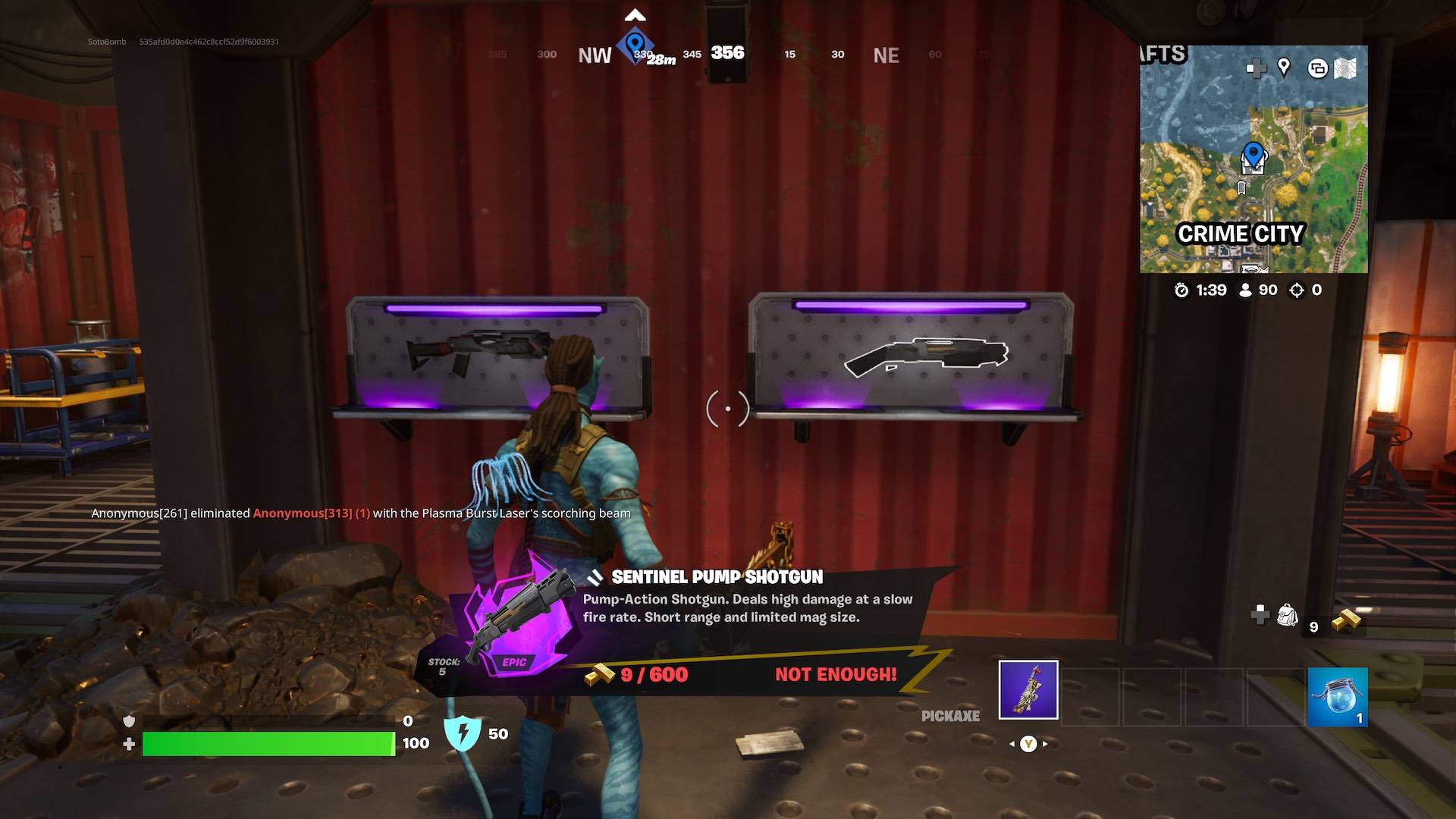
Task: Click the blue marker pin on the minimap
Action: (x=1253, y=154)
